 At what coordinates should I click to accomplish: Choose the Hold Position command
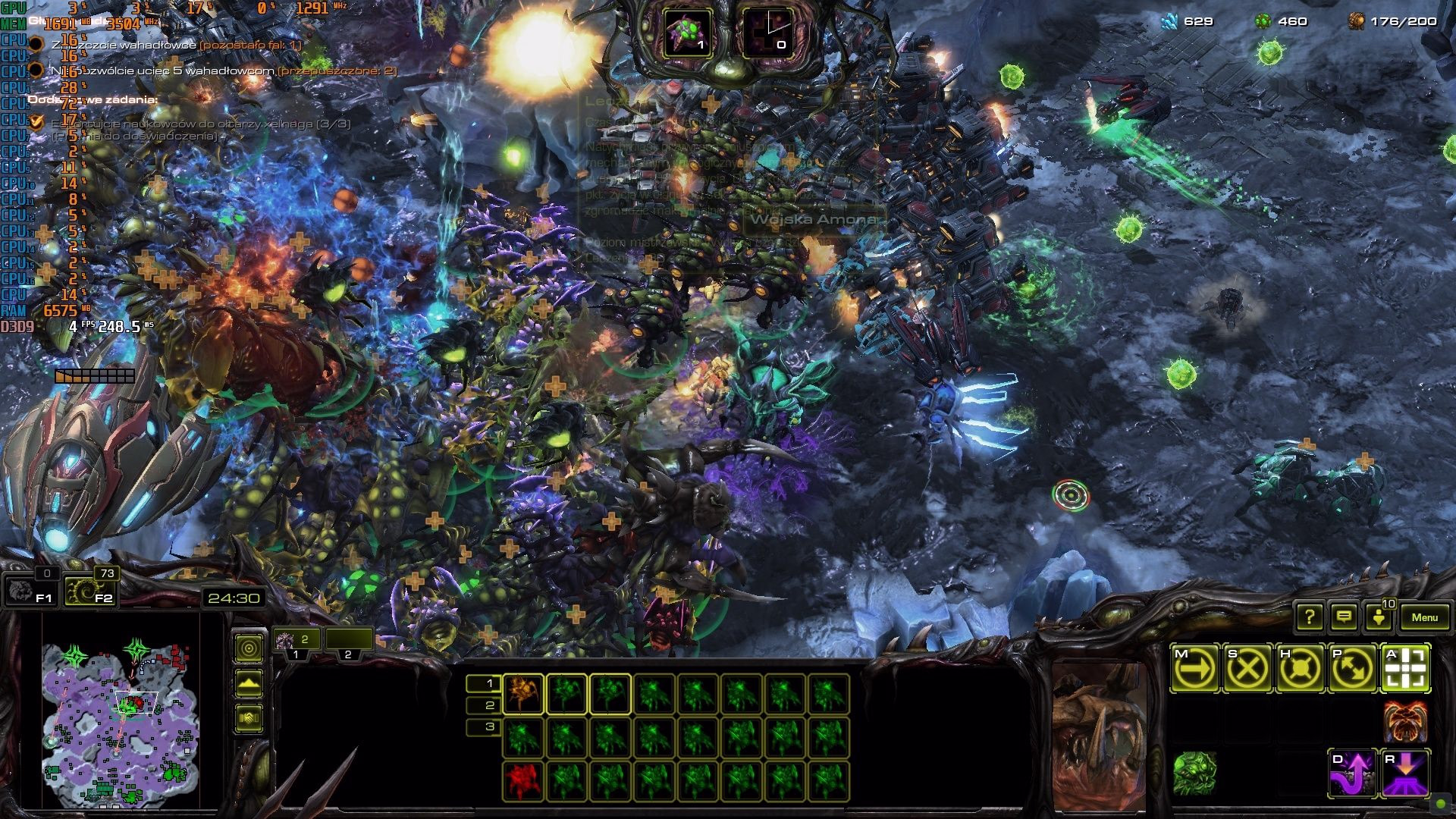pos(1300,669)
